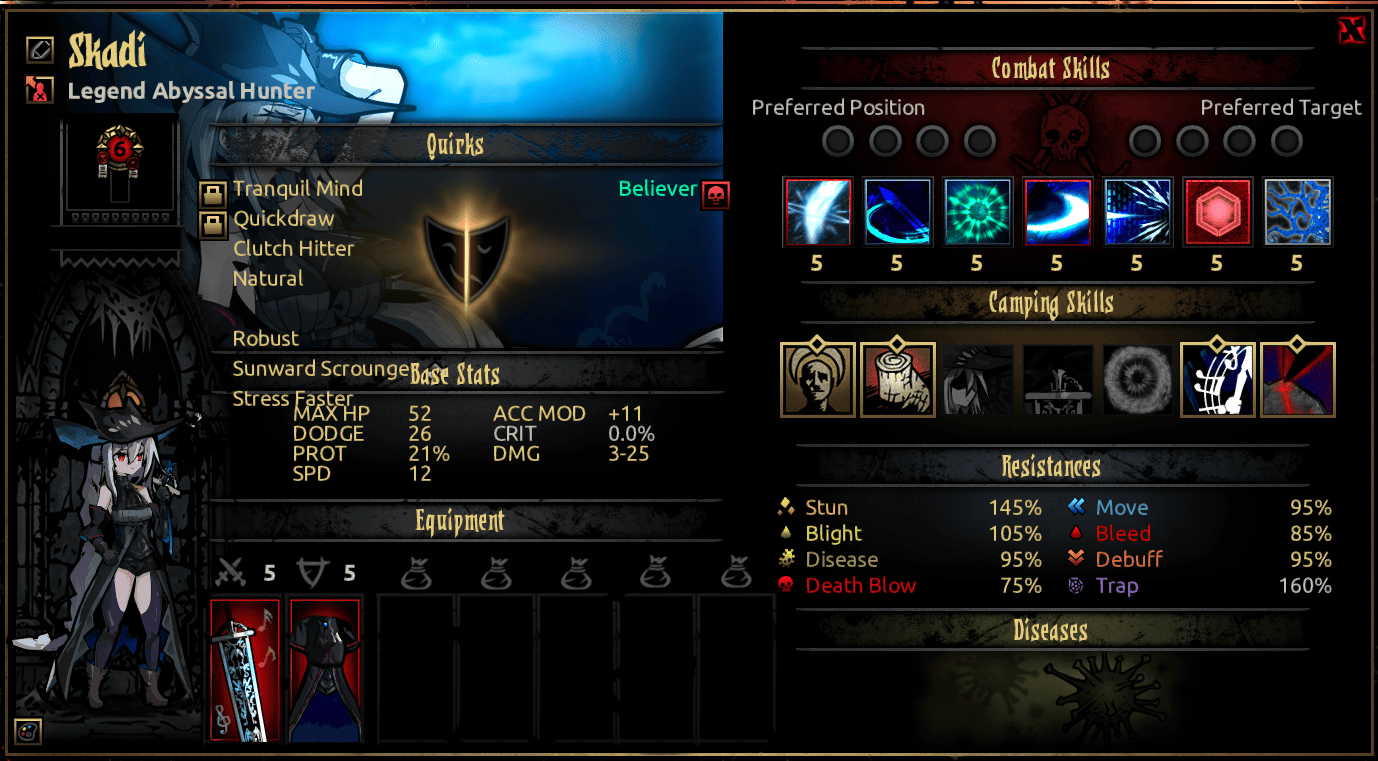The height and width of the screenshot is (761, 1378).
Task: Select the golden face camping skill
Action: (x=818, y=380)
